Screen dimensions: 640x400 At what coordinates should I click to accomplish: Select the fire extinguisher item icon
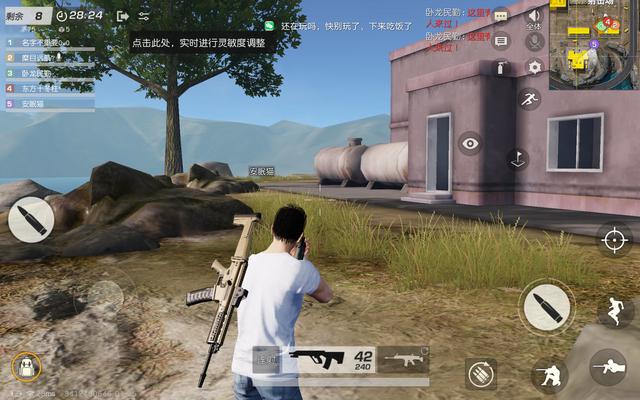501,67
